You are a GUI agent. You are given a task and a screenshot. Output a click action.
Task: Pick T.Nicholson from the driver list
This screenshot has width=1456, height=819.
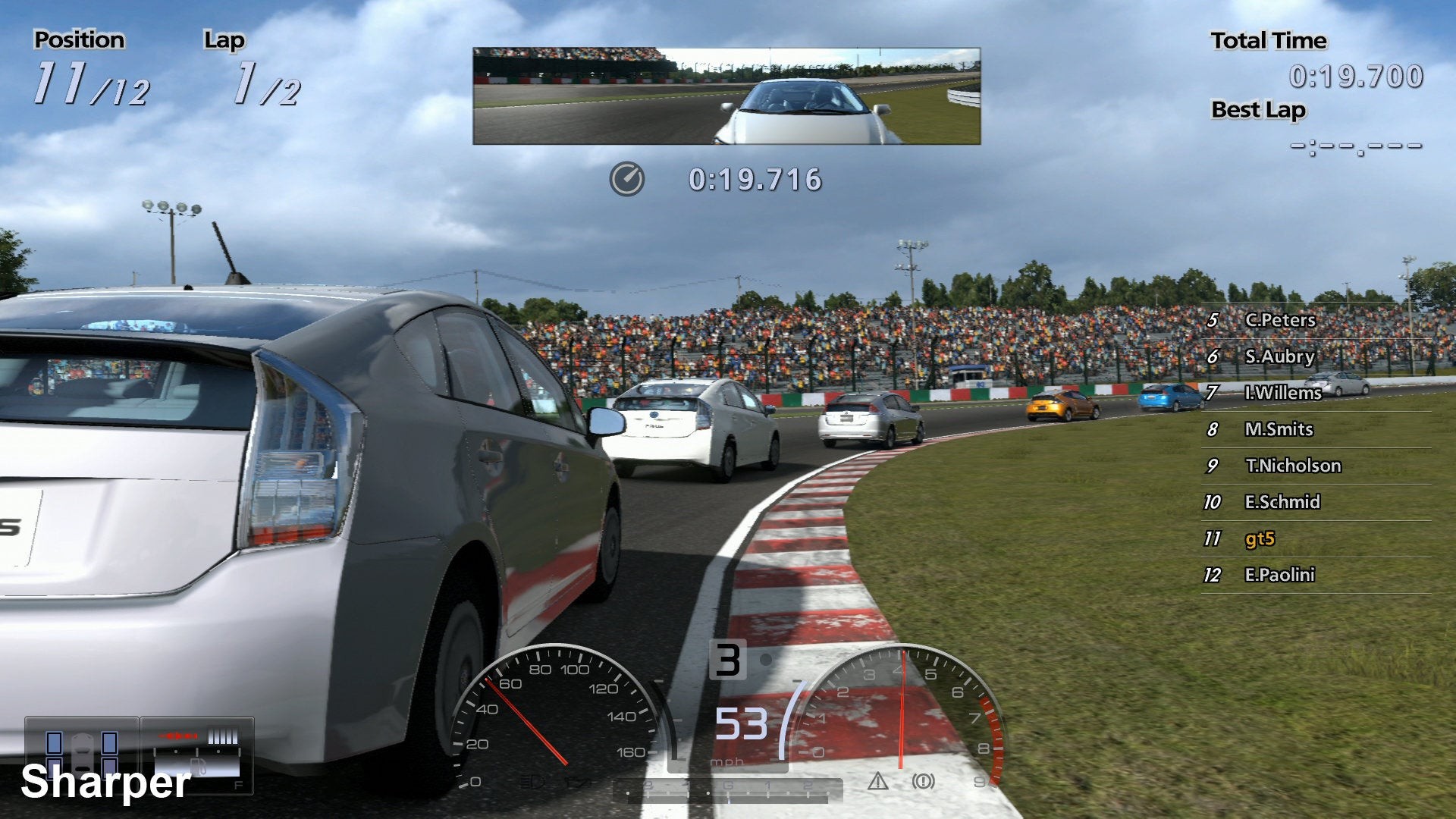(x=1292, y=466)
